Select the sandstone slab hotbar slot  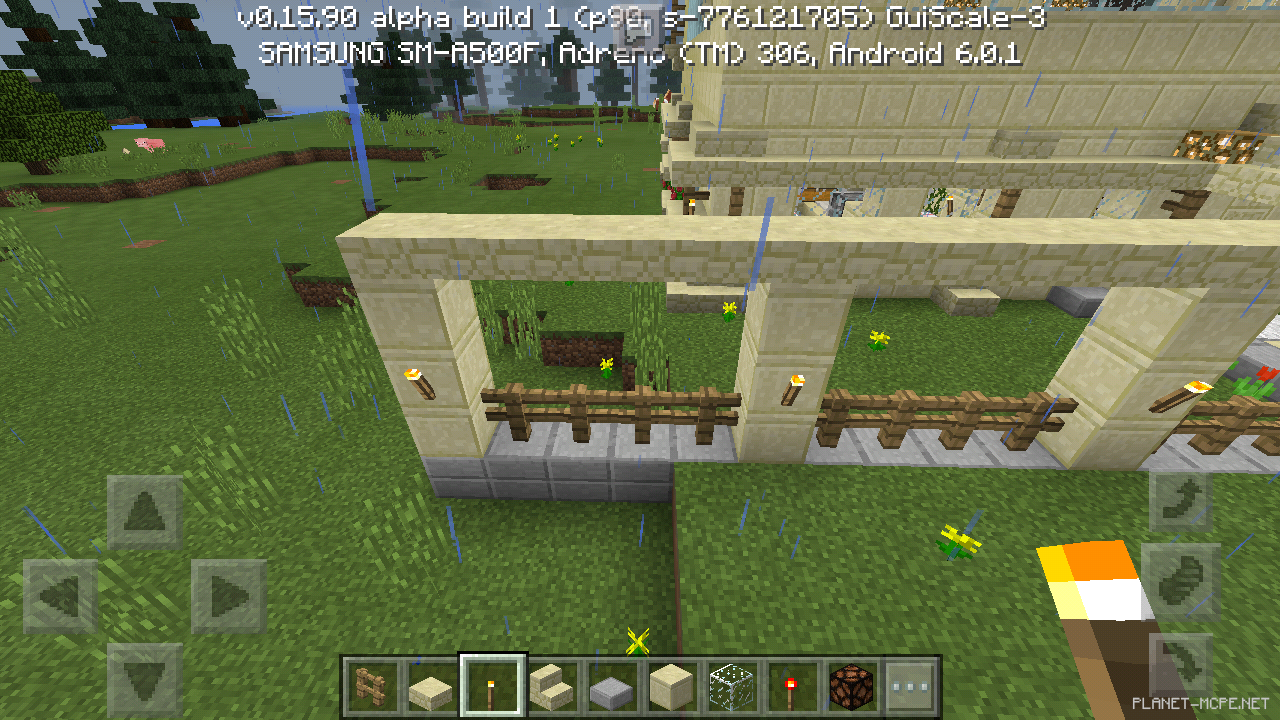(431, 687)
